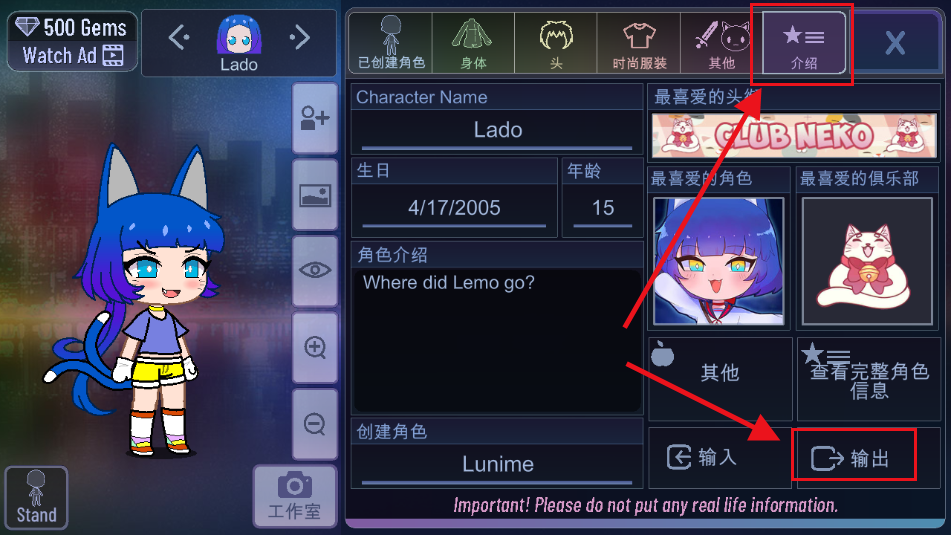Open the 身体 body tab
This screenshot has height=535, width=951.
[x=473, y=44]
